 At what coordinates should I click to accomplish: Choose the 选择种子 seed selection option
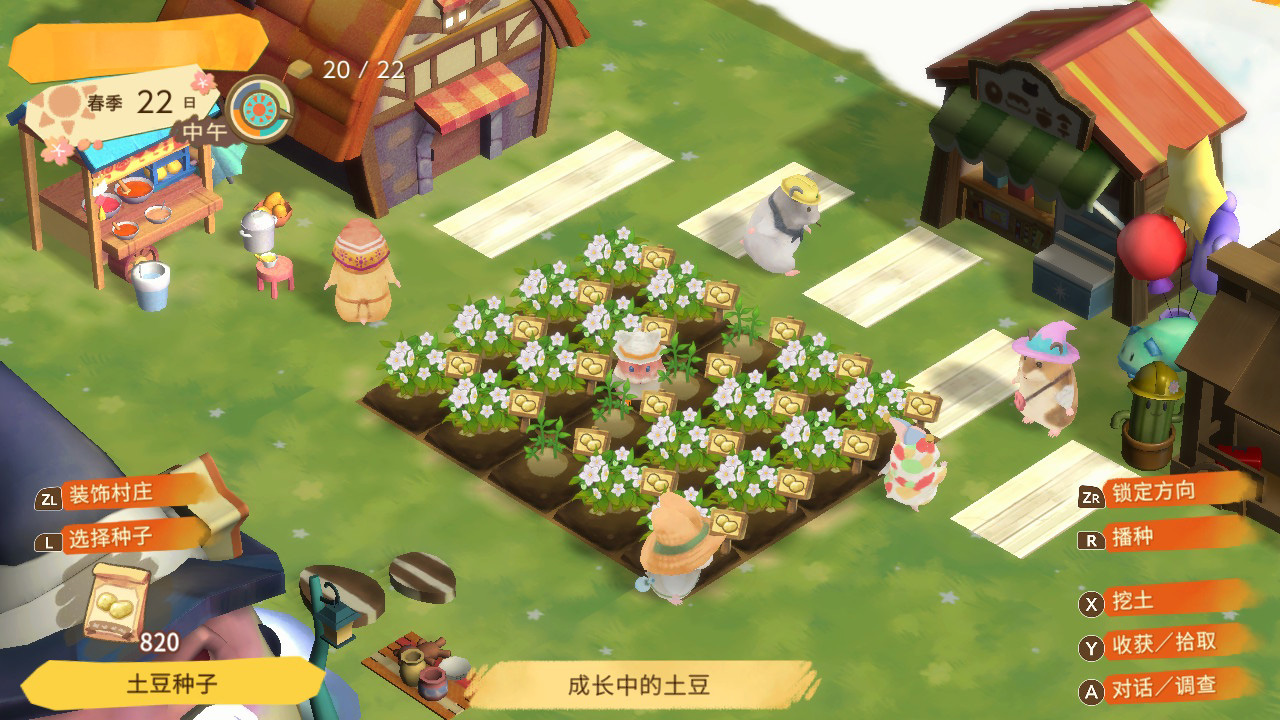108,538
